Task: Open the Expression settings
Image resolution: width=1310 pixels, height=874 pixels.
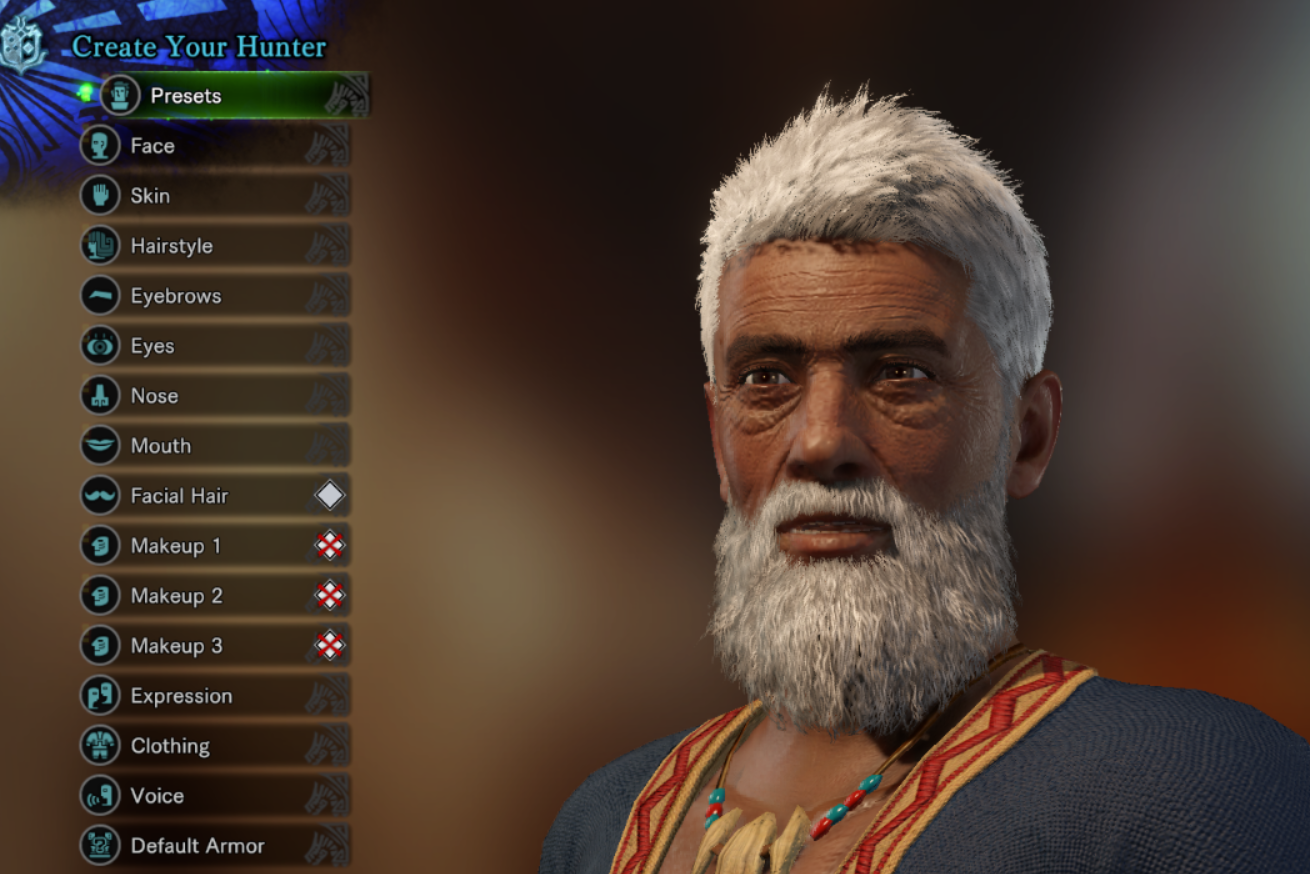Action: coord(182,696)
